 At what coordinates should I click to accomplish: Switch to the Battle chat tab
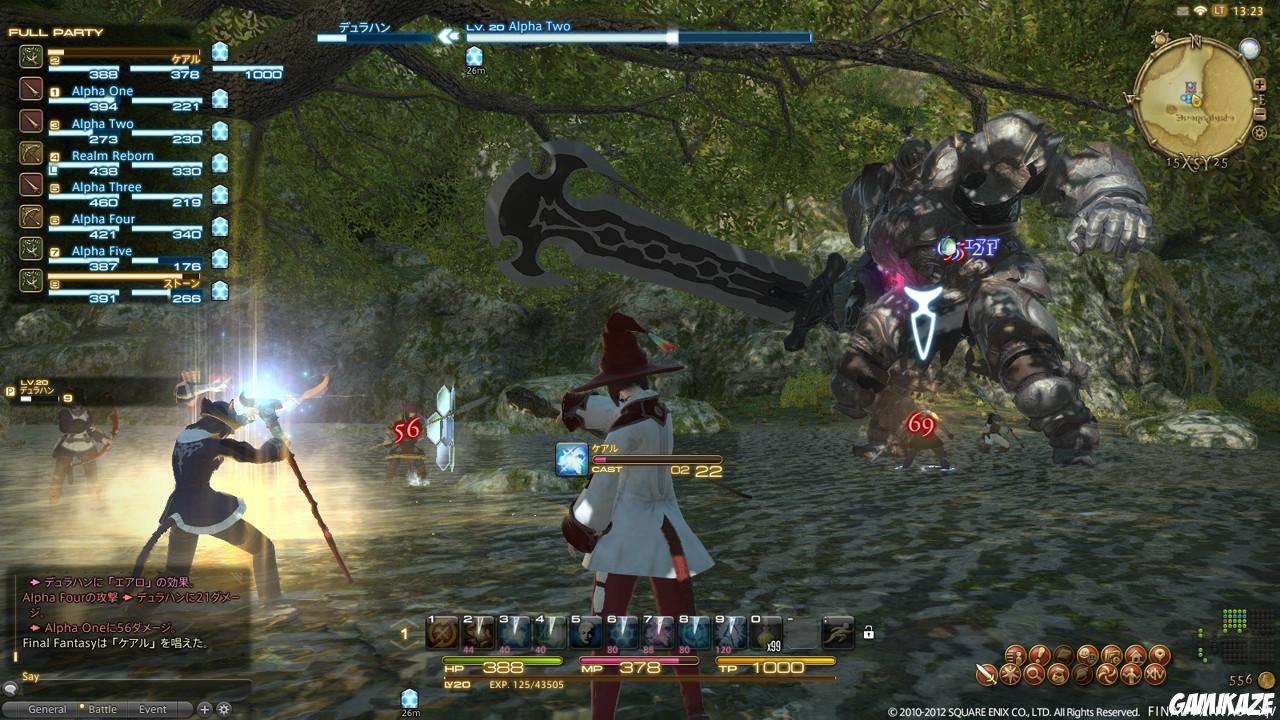point(103,708)
